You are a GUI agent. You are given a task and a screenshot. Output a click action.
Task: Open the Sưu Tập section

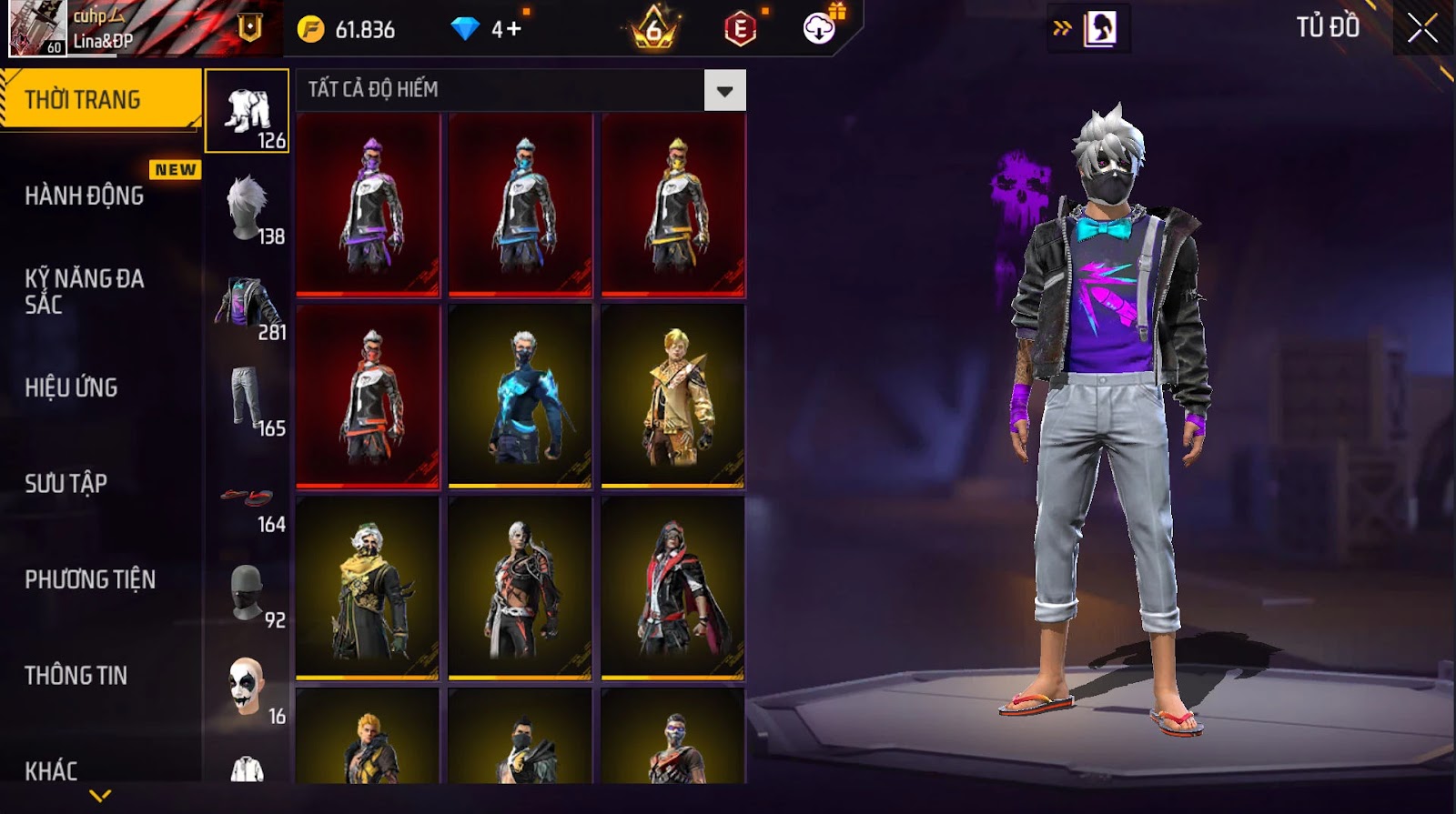click(66, 483)
